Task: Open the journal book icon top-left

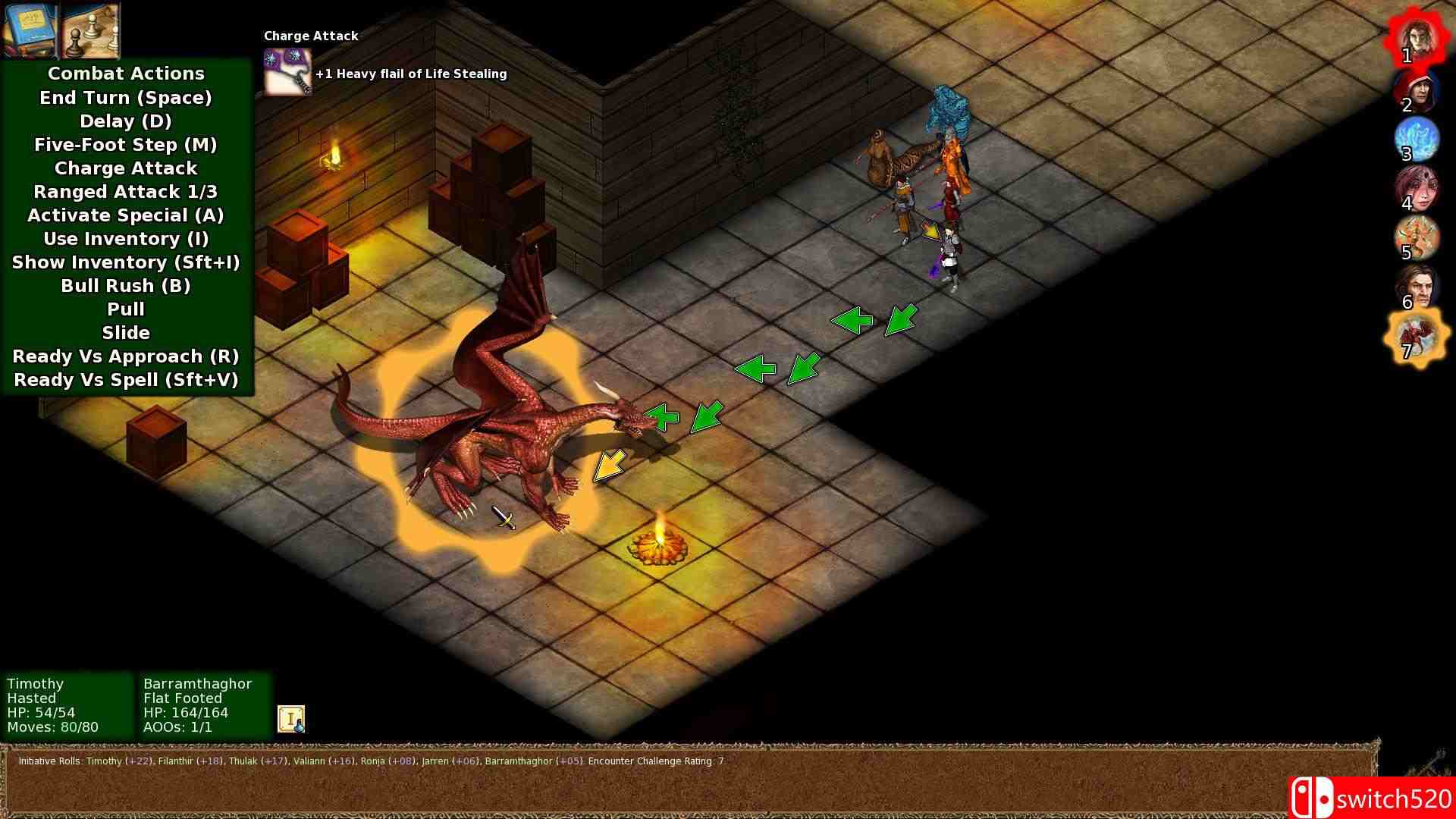Action: click(30, 31)
